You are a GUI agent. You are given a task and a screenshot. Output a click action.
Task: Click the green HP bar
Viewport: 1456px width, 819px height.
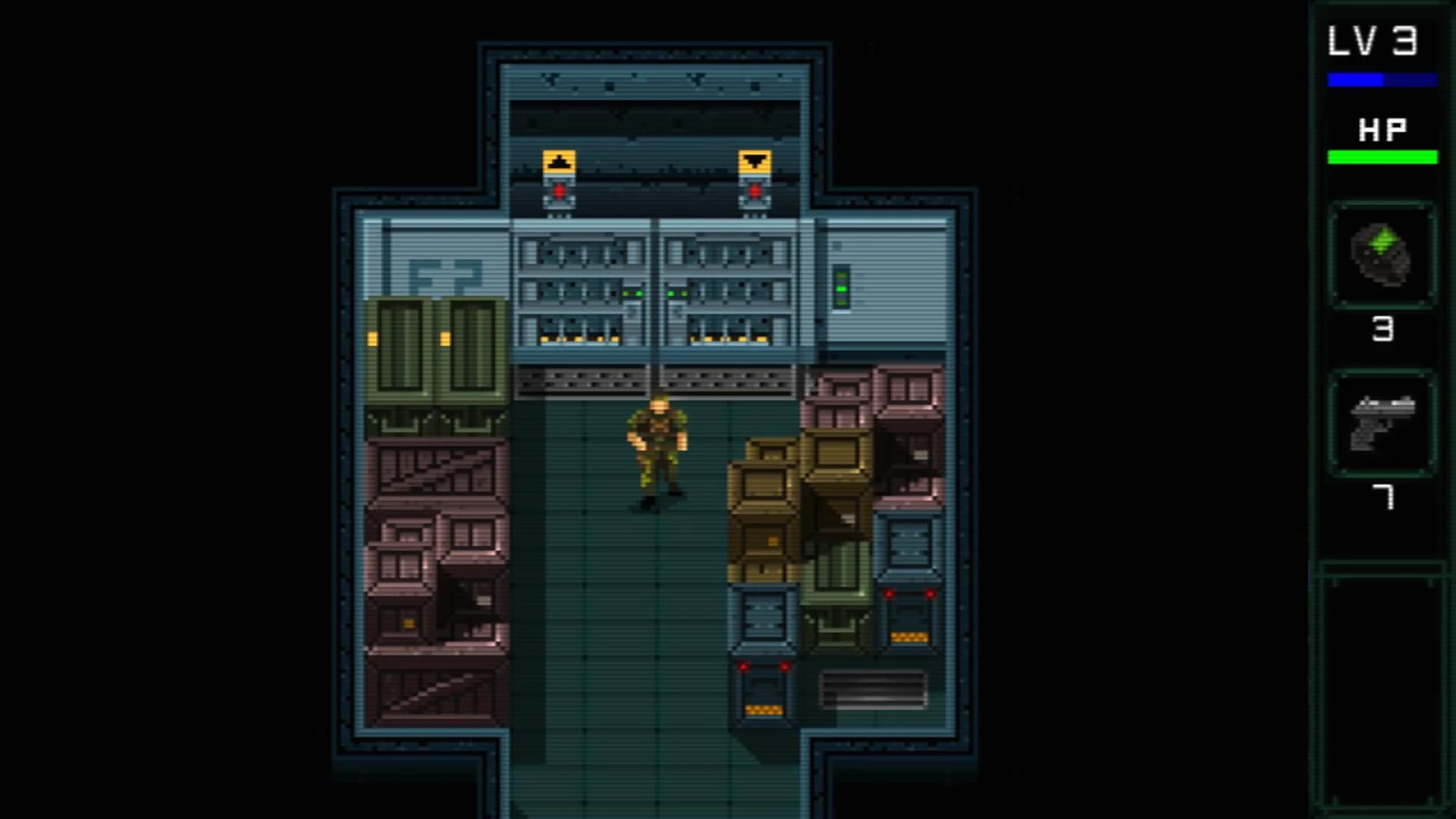point(1382,157)
